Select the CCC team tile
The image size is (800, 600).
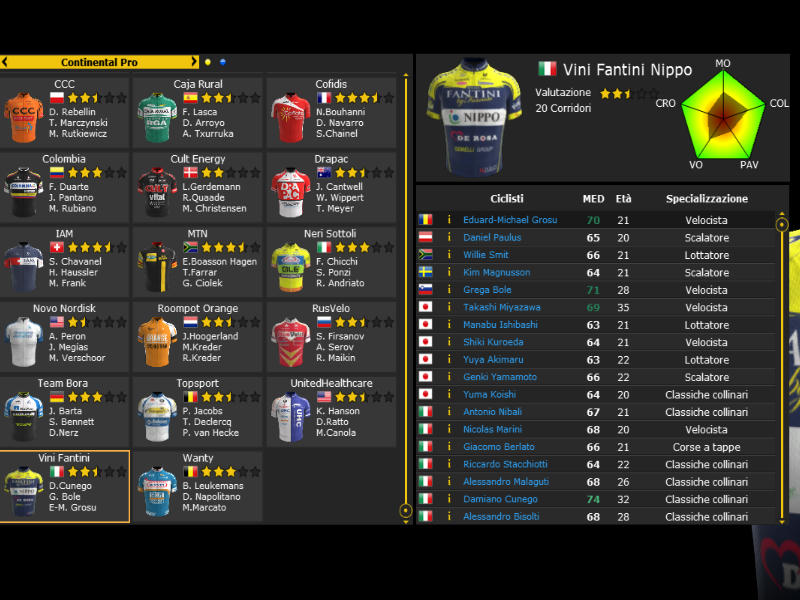click(x=65, y=113)
